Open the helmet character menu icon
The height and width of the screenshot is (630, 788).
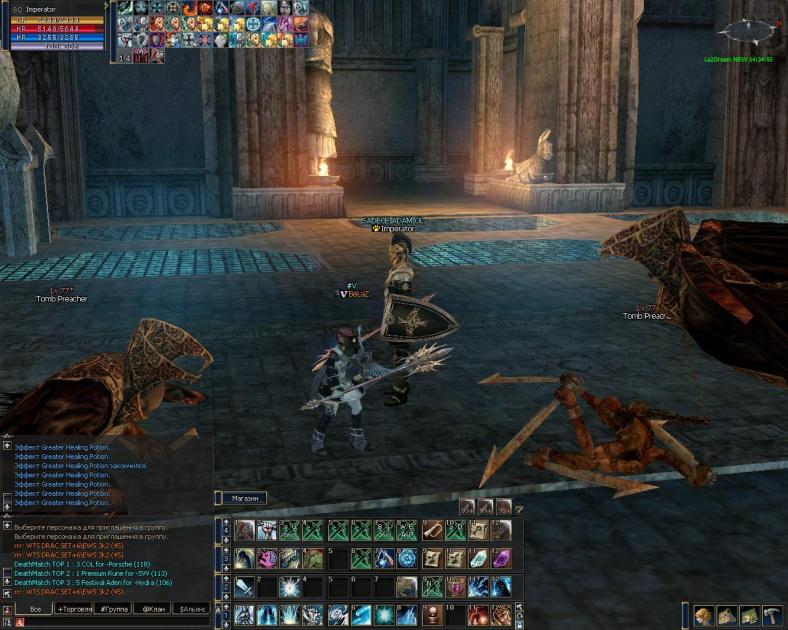[x=703, y=615]
